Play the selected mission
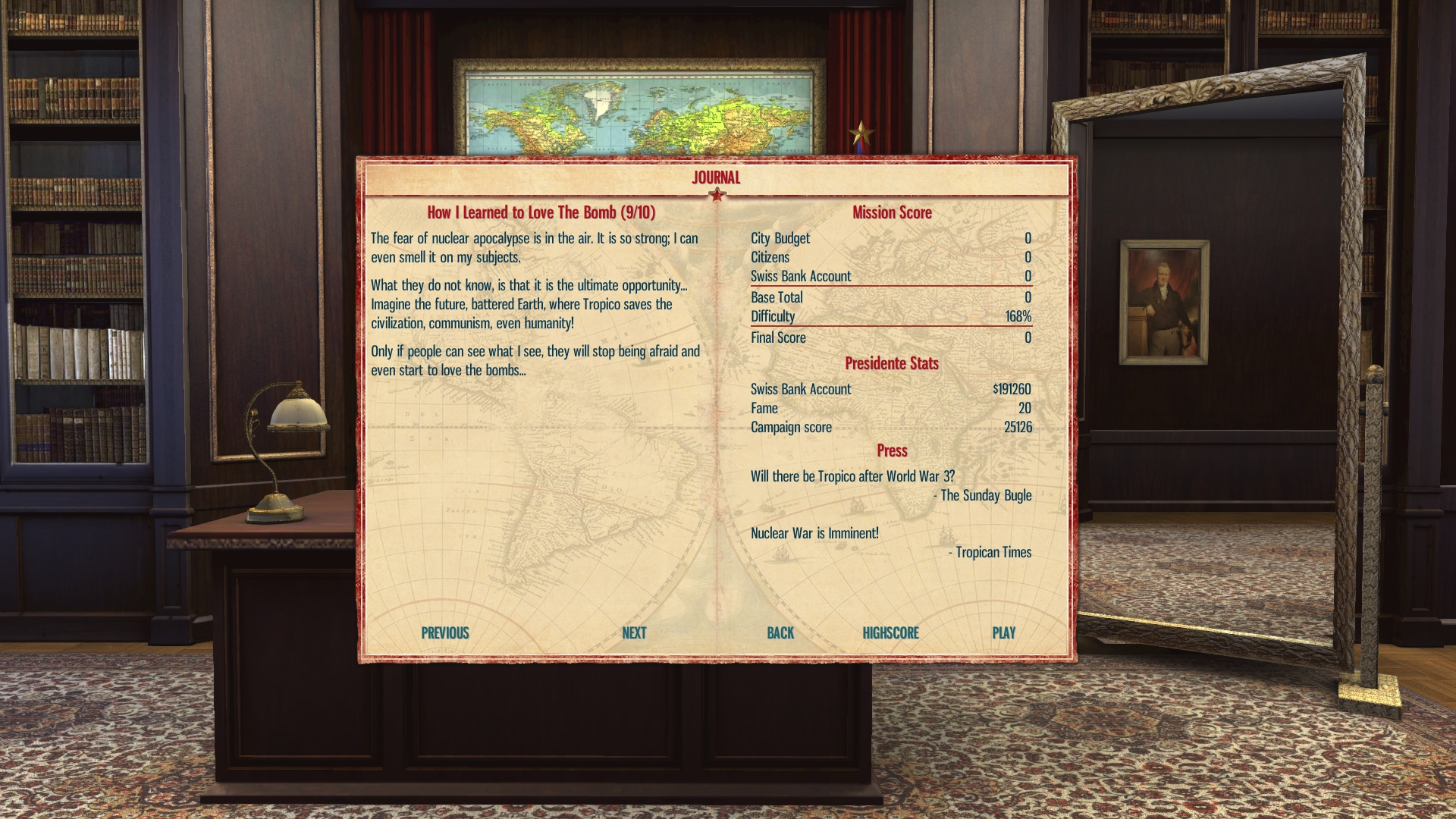 click(x=1003, y=633)
